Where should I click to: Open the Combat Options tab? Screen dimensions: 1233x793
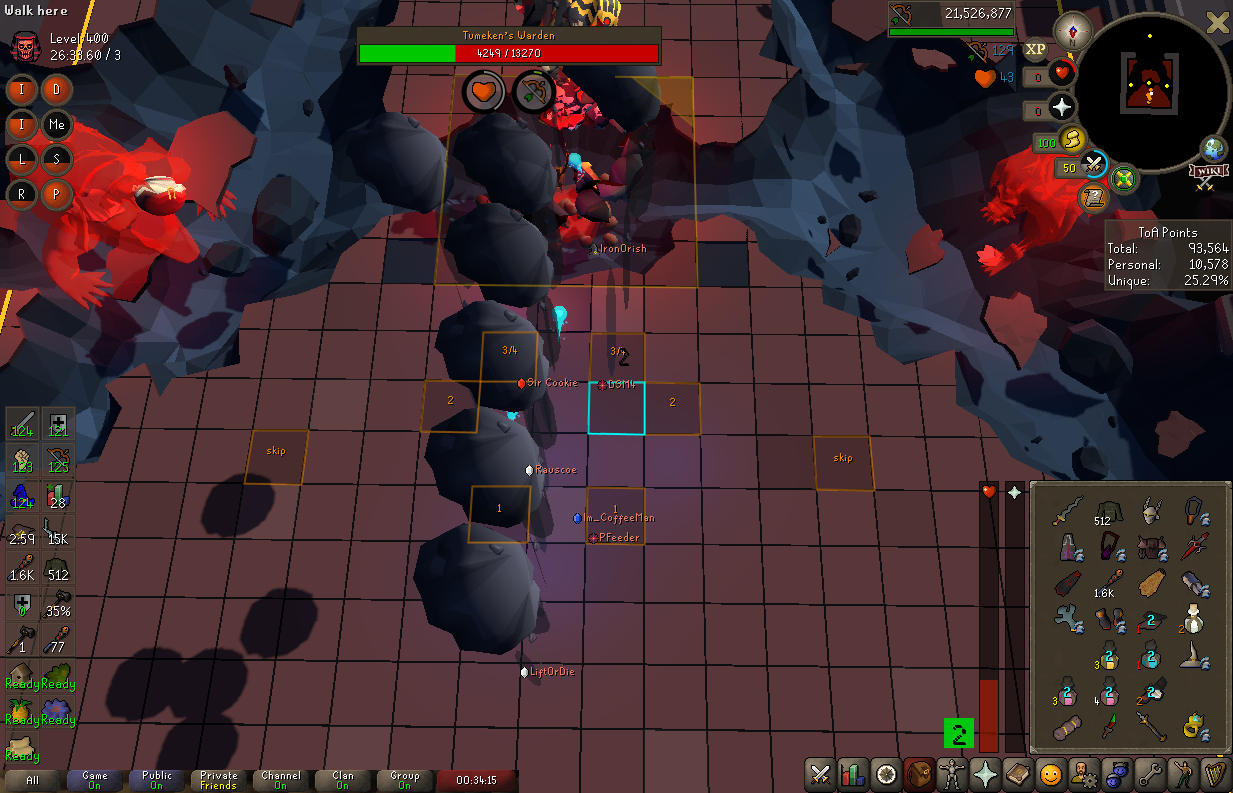click(x=820, y=773)
